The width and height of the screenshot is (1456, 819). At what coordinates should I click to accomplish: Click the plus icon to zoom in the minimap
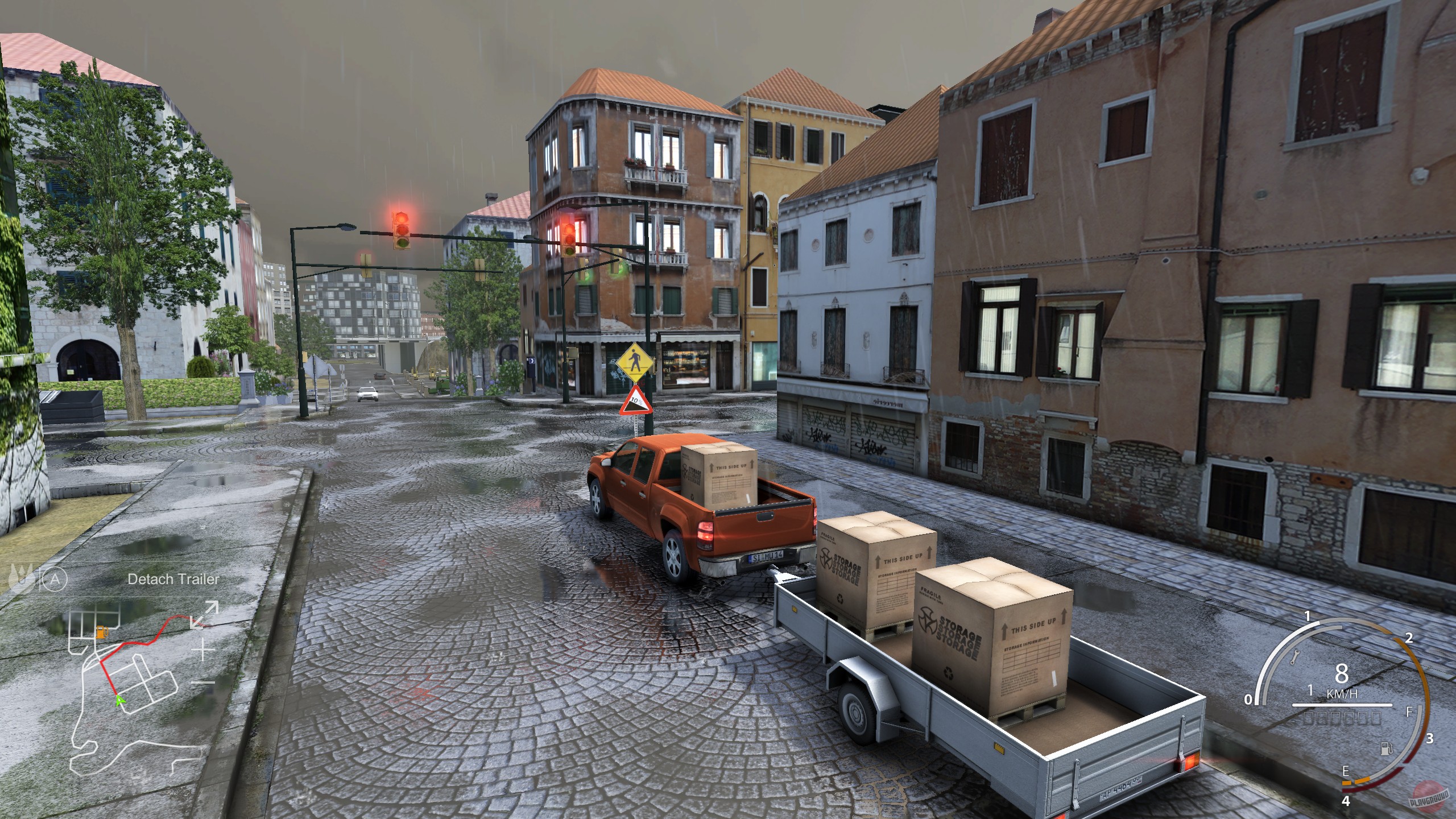click(202, 650)
